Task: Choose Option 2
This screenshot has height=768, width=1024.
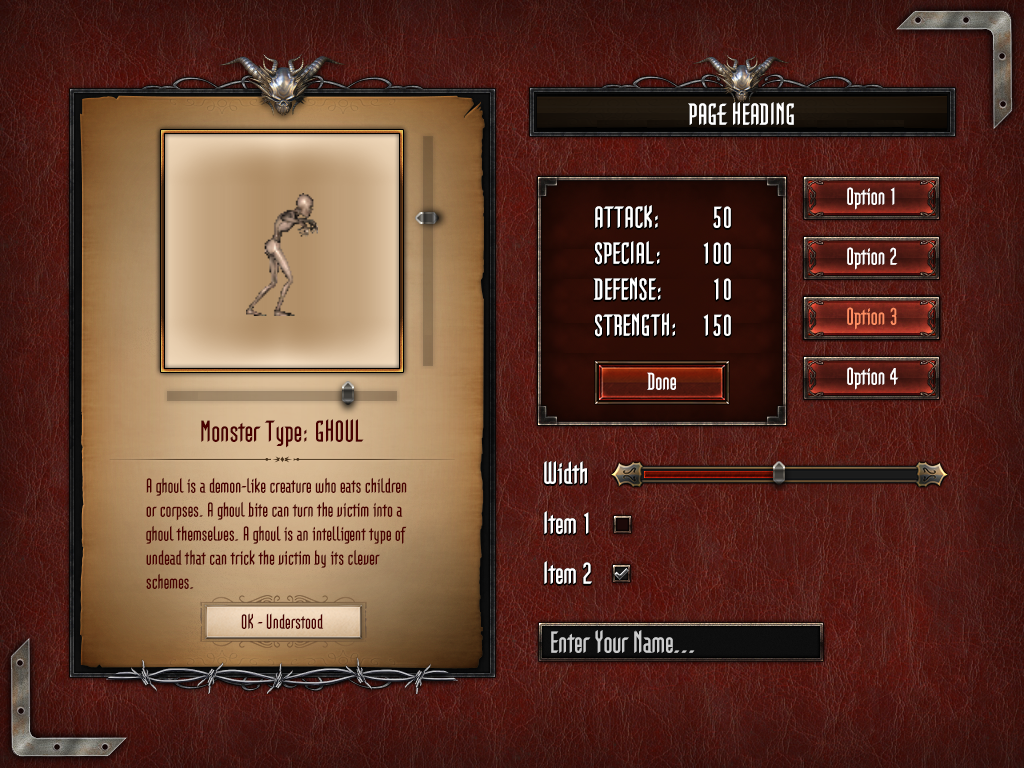Action: click(x=871, y=257)
